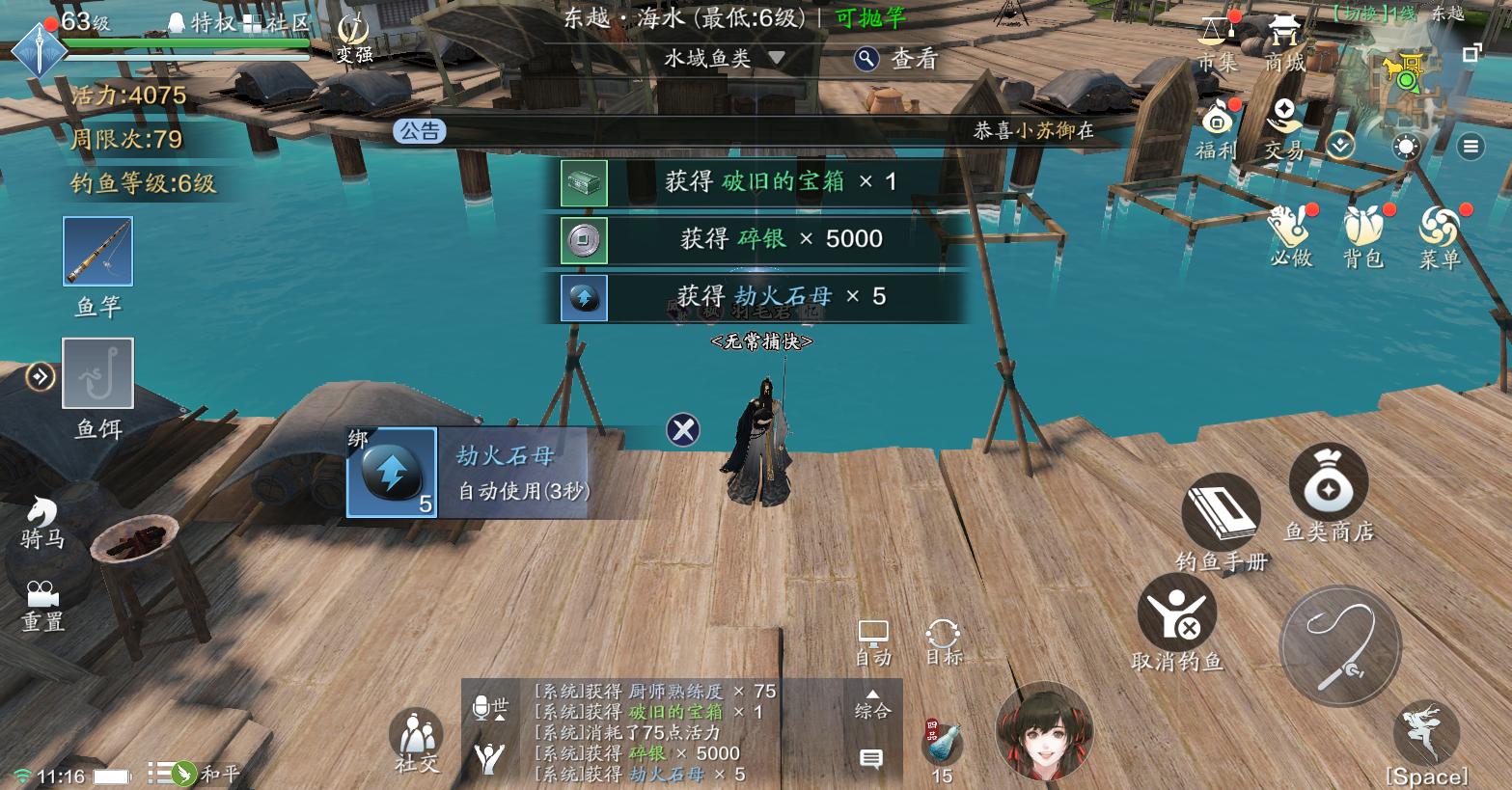Open the 交易 trading interface
The width and height of the screenshot is (1512, 790).
coord(1284,123)
